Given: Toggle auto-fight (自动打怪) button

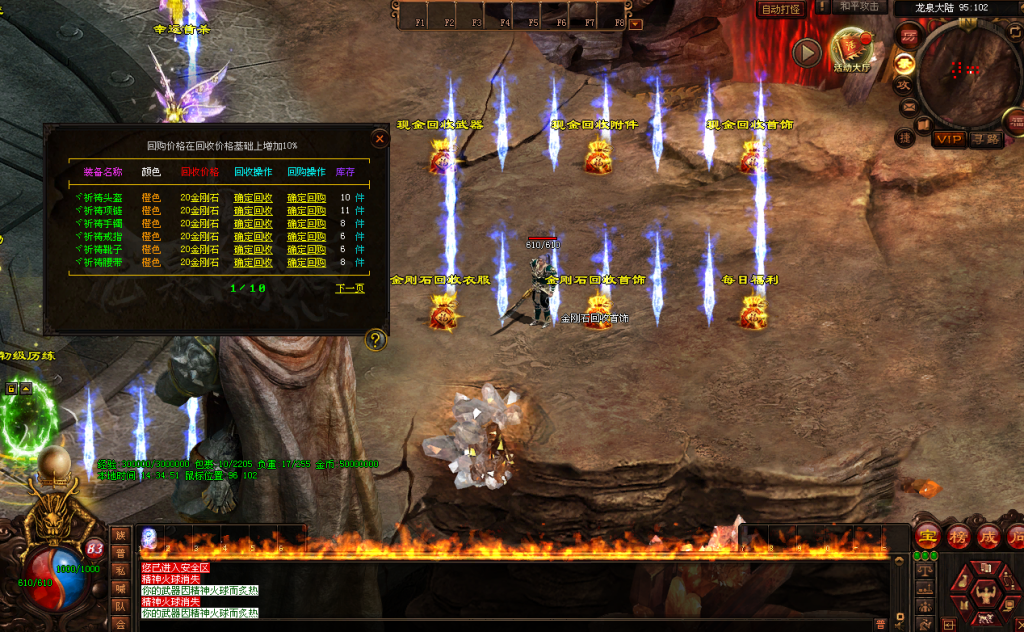Looking at the screenshot, I should (781, 9).
